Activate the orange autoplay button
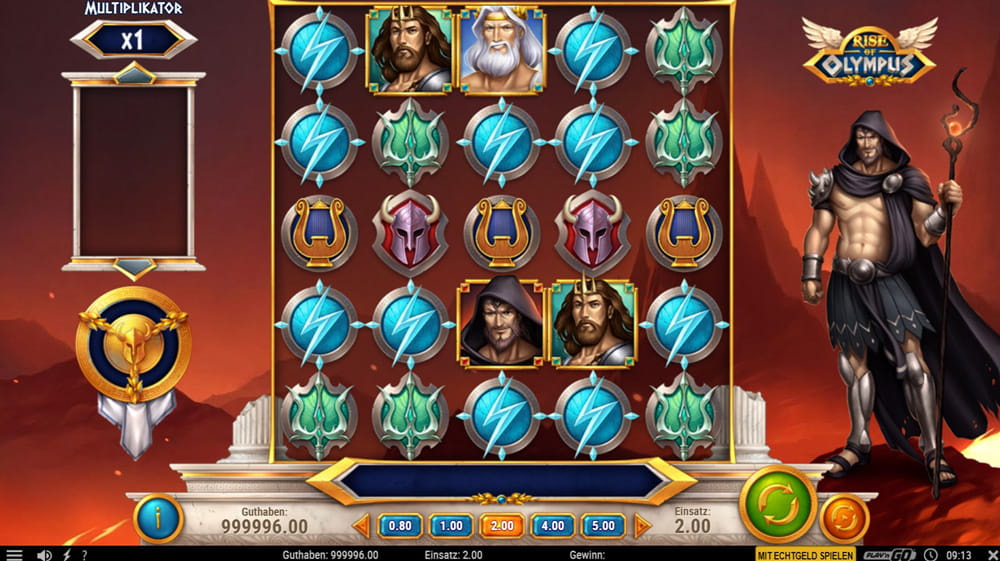1000x561 pixels. pyautogui.click(x=843, y=519)
